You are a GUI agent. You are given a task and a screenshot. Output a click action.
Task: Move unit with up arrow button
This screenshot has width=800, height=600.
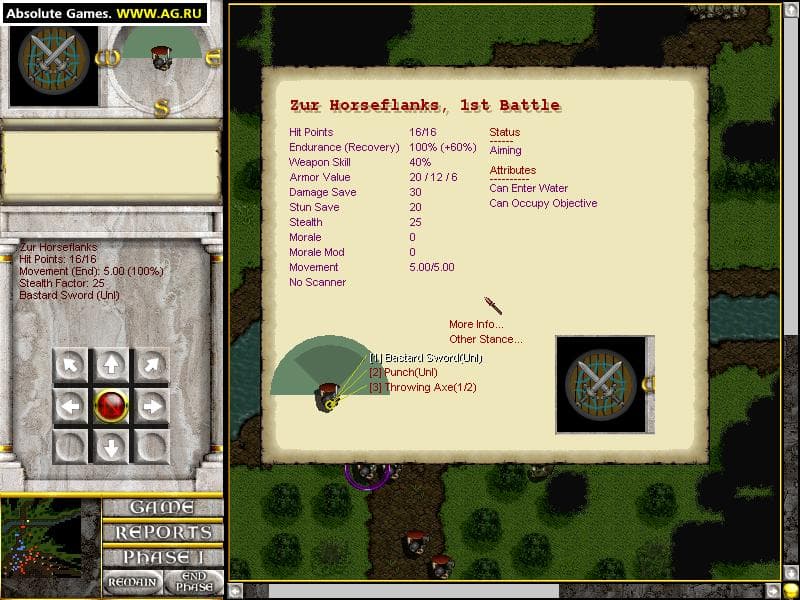point(111,365)
